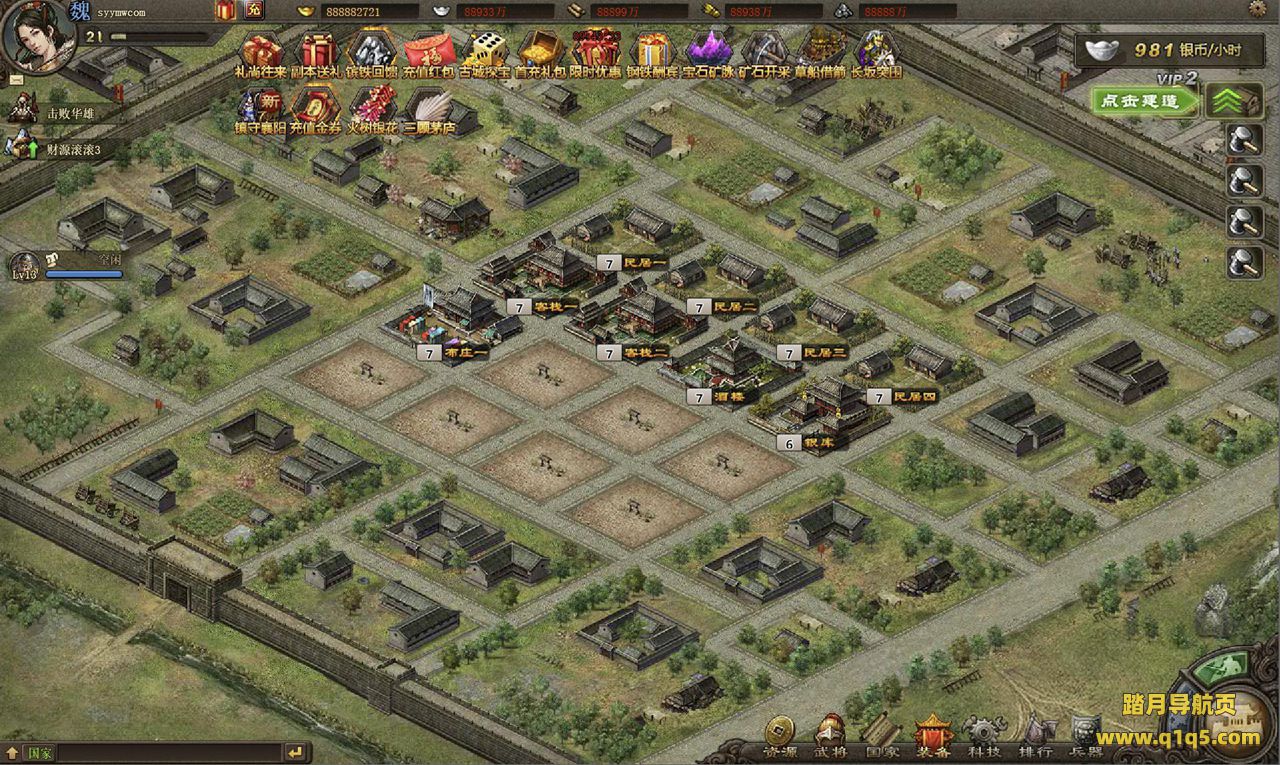Send chat with the enter arrow button
The height and width of the screenshot is (765, 1280).
[294, 752]
